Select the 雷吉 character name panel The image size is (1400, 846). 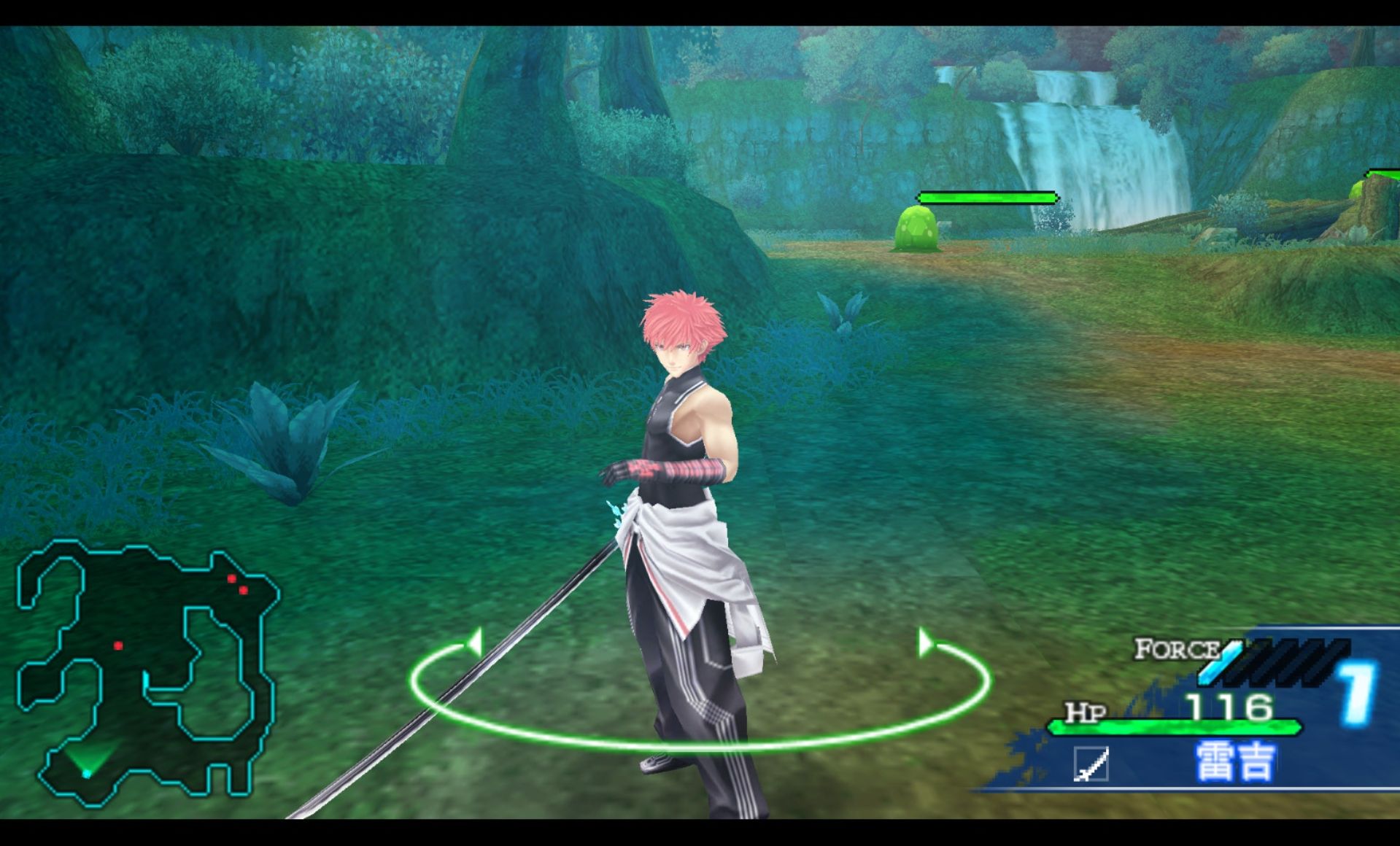[x=1234, y=762]
